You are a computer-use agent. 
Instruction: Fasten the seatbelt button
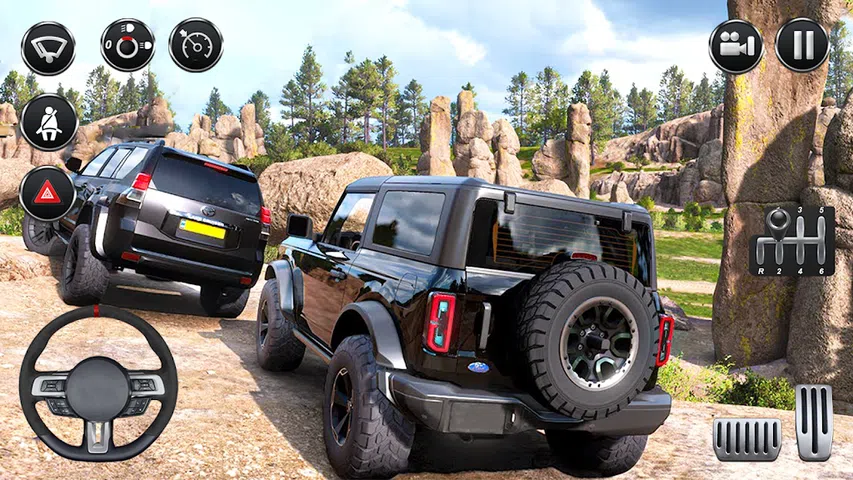tap(48, 122)
